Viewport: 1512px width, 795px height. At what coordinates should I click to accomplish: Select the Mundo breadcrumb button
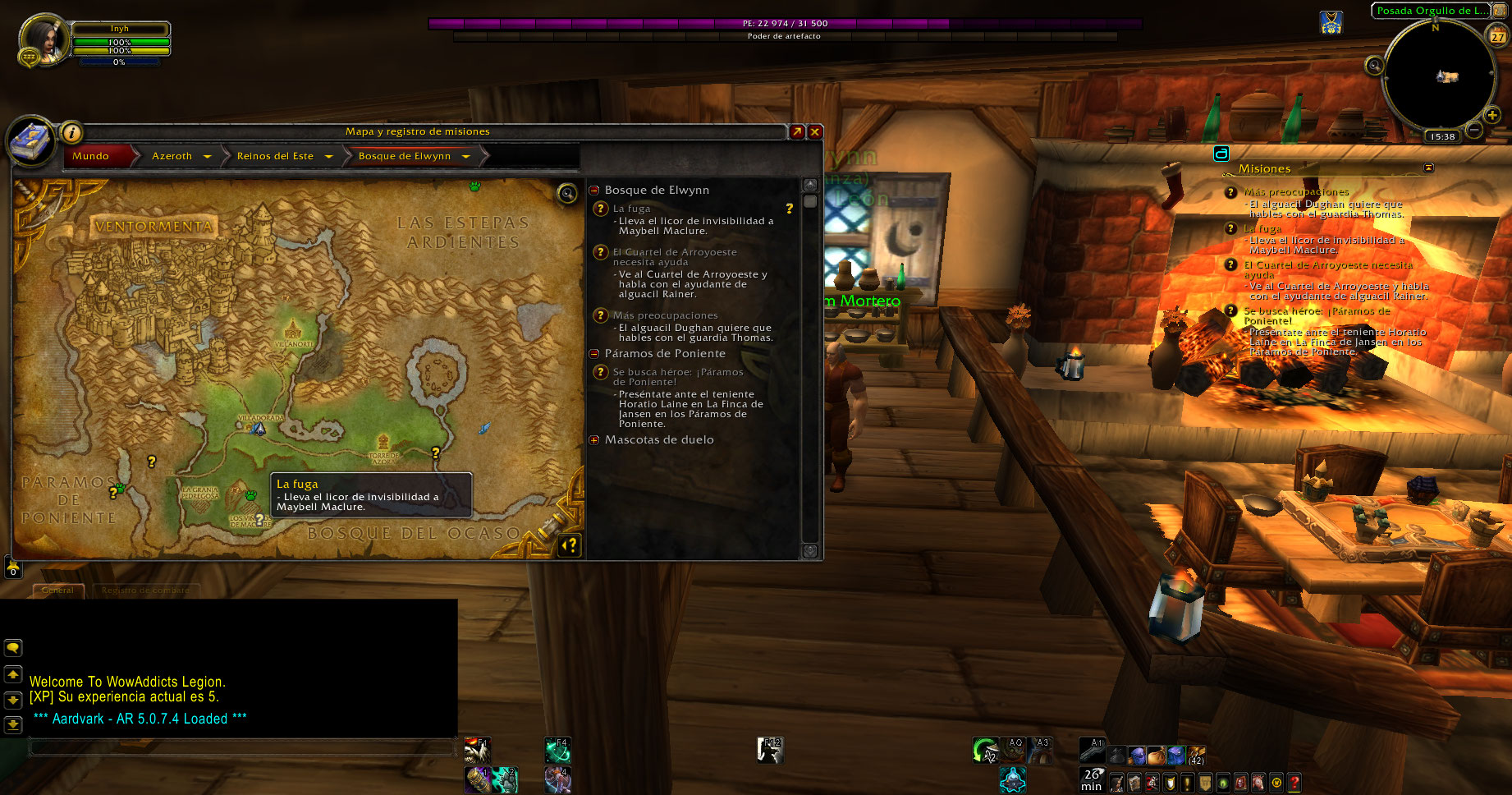coord(91,156)
